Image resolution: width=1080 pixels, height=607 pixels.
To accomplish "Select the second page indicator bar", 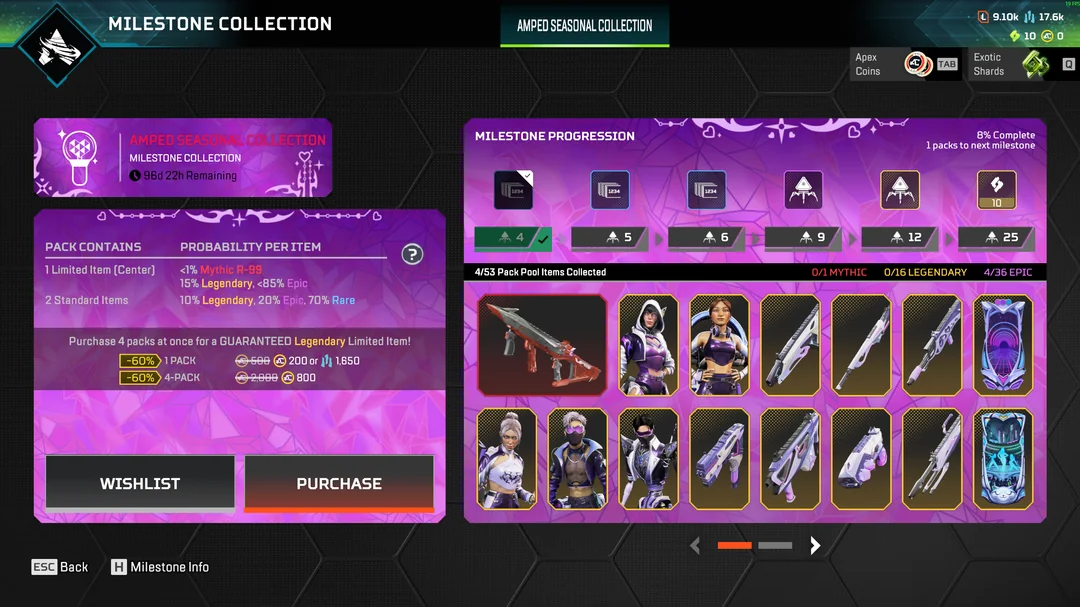I will 775,545.
